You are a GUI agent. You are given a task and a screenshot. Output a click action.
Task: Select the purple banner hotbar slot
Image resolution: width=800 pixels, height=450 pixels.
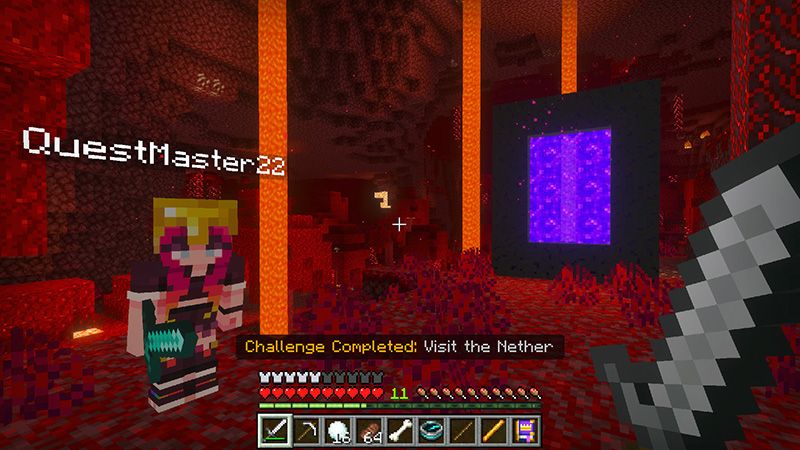coord(525,430)
